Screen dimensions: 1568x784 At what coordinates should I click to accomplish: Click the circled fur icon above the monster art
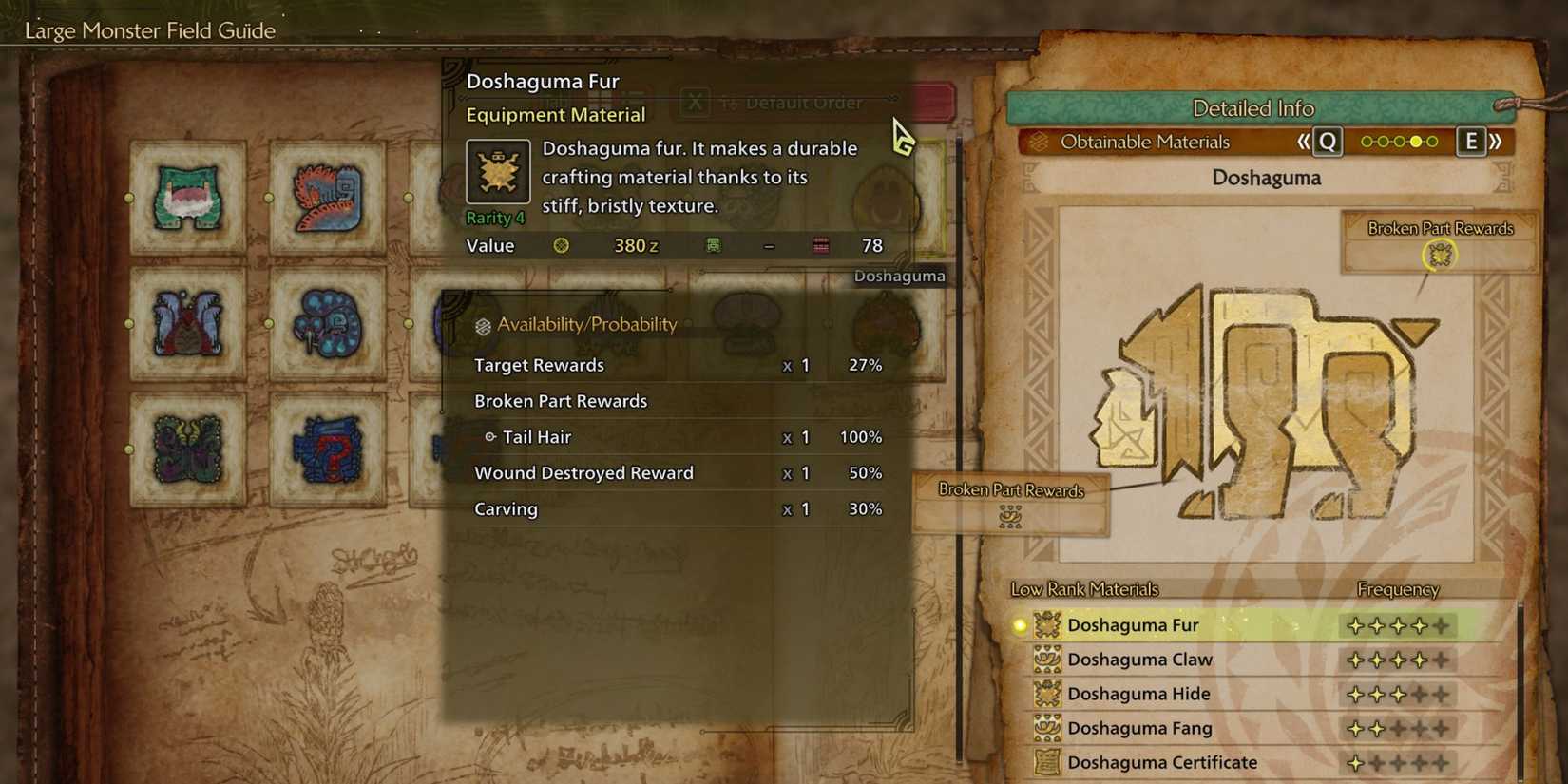pyautogui.click(x=1443, y=254)
